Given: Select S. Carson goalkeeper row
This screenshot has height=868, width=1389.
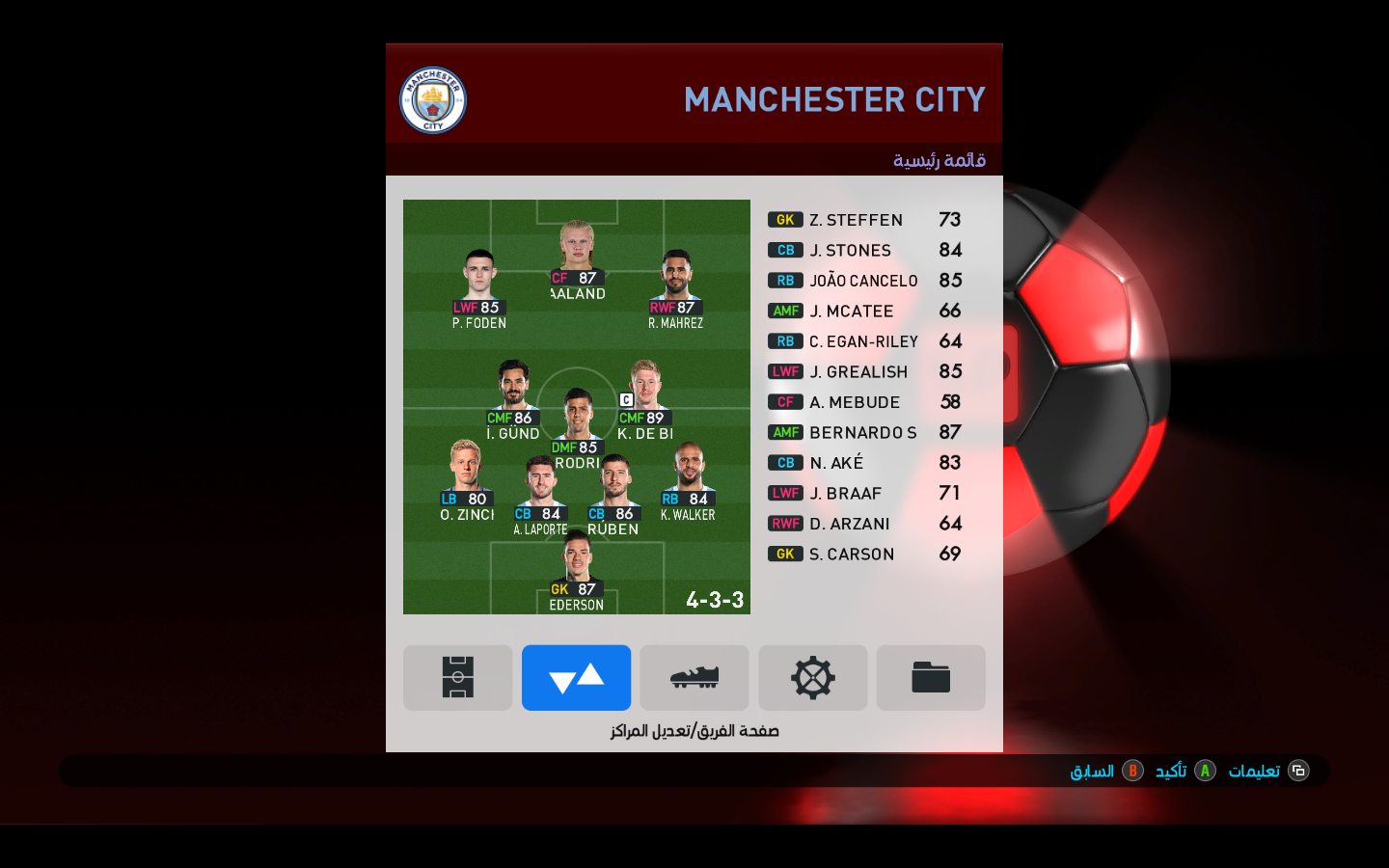Looking at the screenshot, I should [852, 555].
